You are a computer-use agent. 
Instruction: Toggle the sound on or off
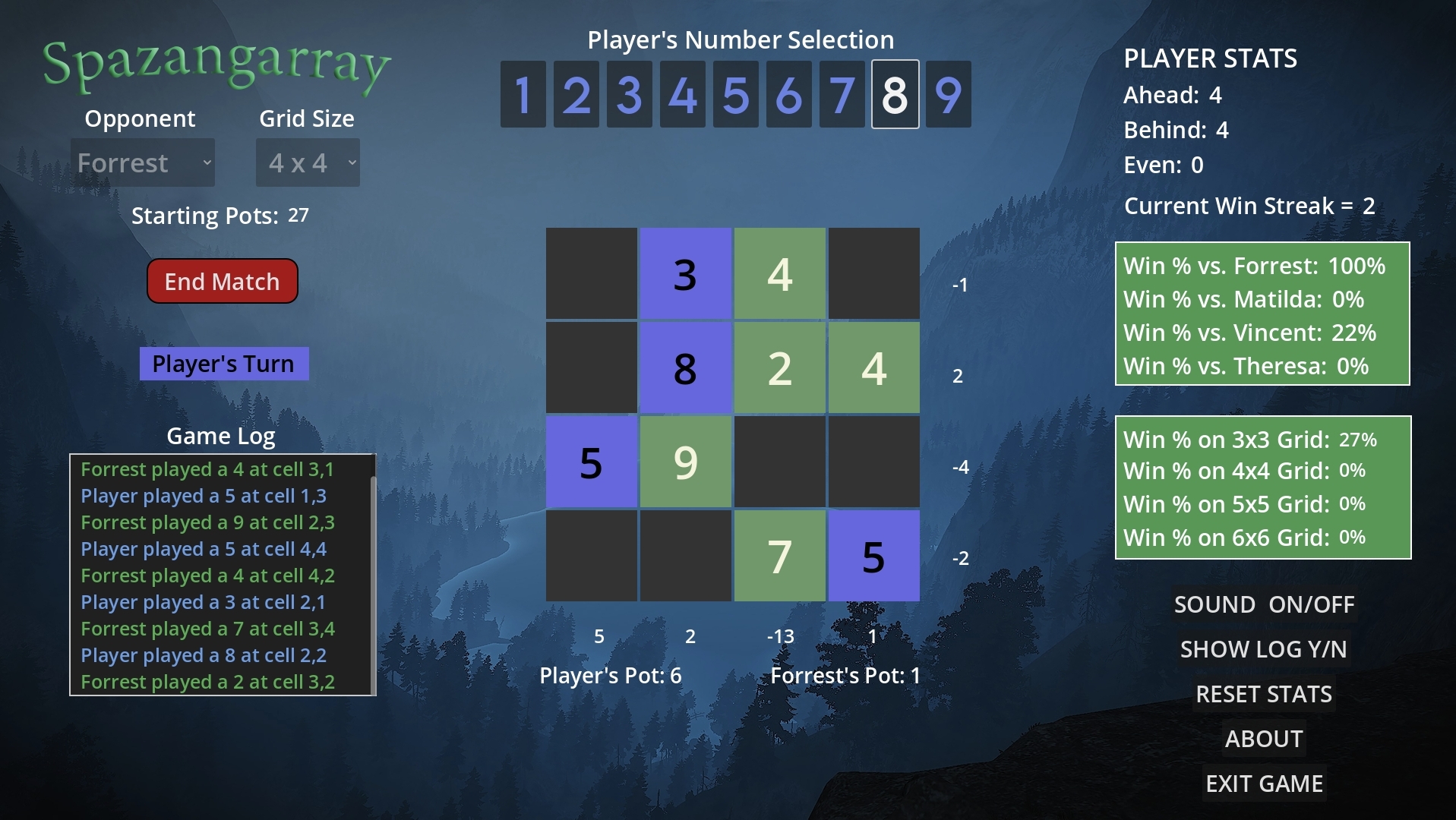tap(1263, 604)
